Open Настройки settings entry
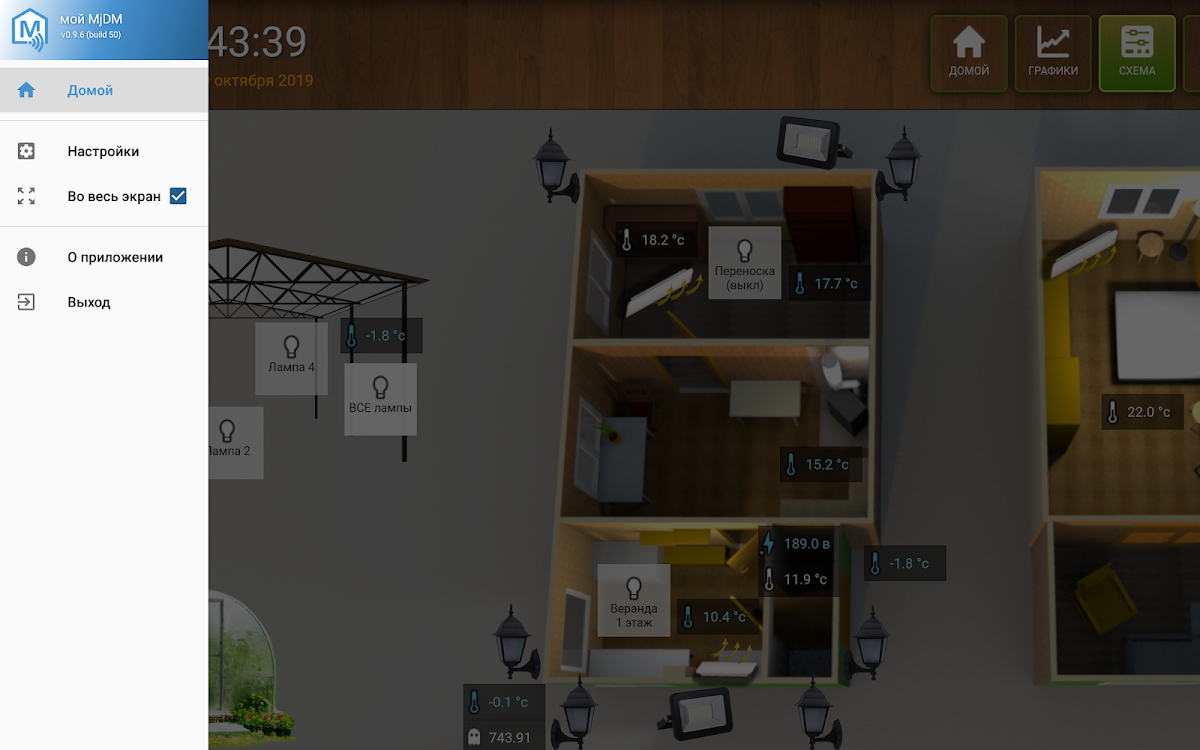Screen dimensions: 1200x750 point(103,151)
